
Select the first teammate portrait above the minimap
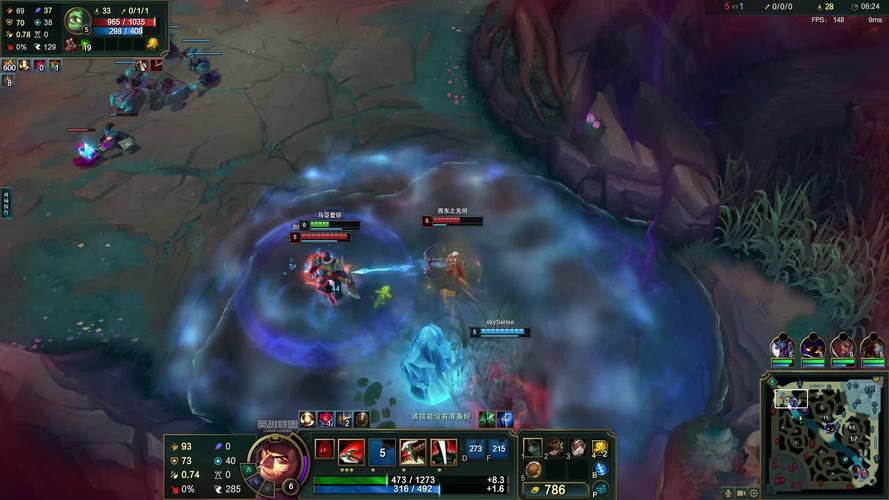click(782, 347)
